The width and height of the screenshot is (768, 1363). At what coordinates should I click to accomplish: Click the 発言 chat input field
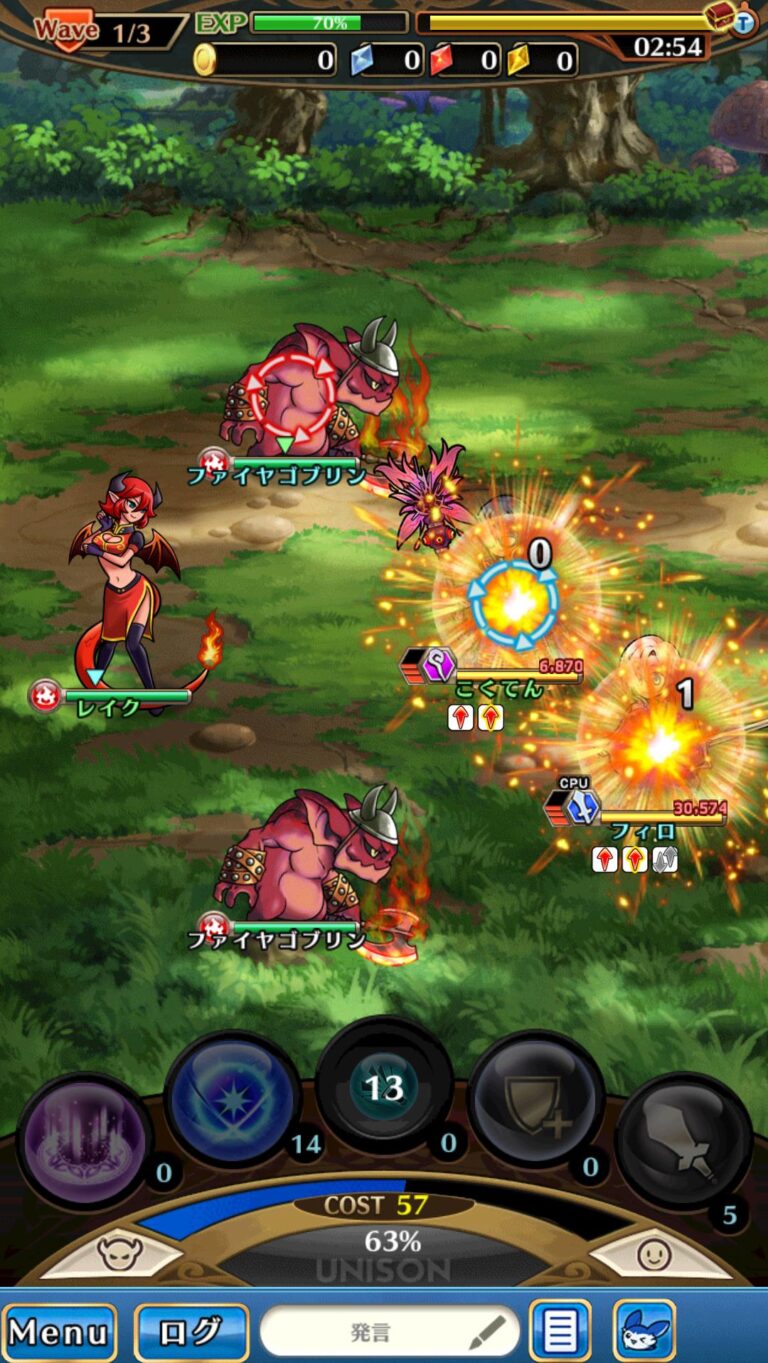tap(389, 1332)
